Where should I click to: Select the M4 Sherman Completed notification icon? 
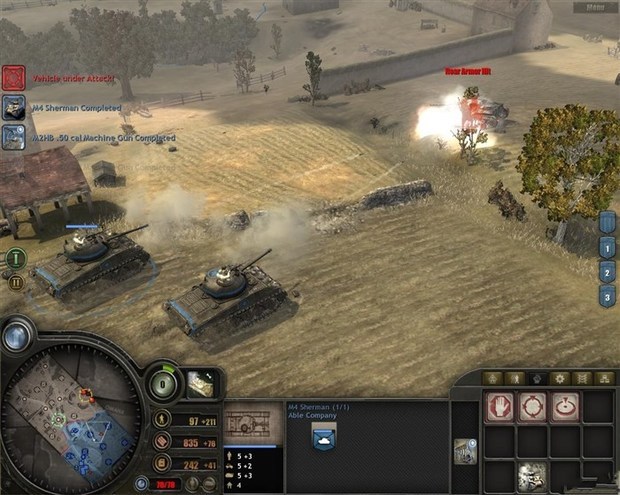pyautogui.click(x=13, y=107)
